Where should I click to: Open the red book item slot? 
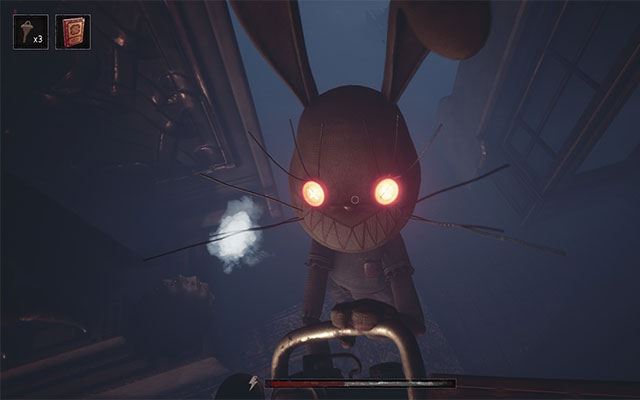pos(73,31)
